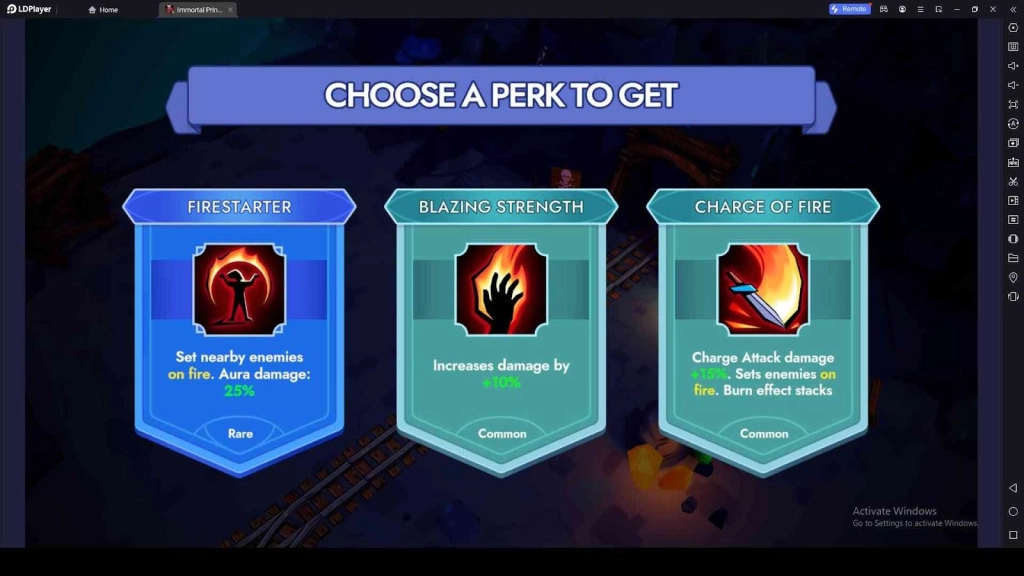Viewport: 1024px width, 576px height.
Task: Click the Android back triangle in the sidebar
Action: pos(1013,488)
